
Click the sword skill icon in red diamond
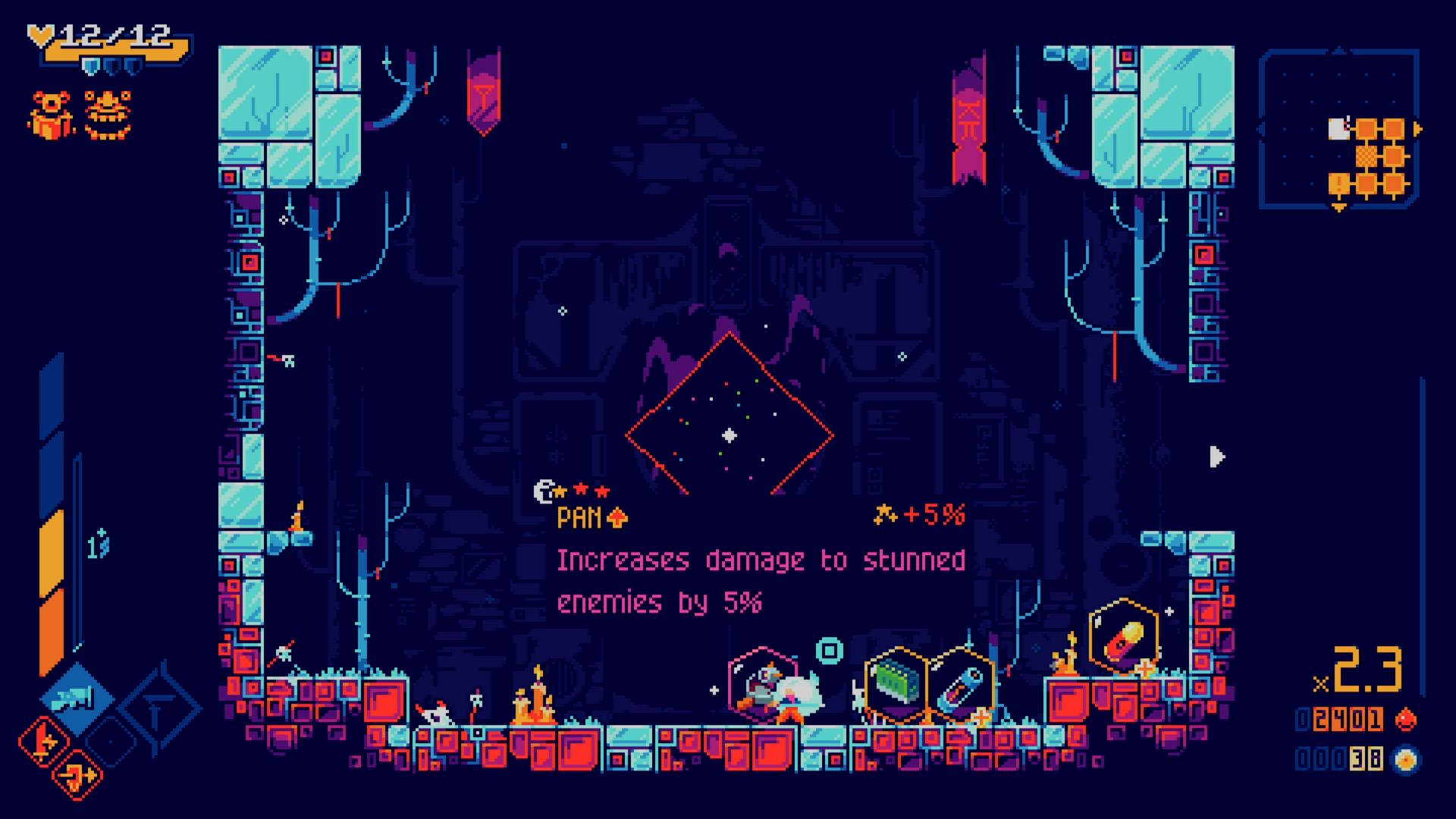pos(45,740)
